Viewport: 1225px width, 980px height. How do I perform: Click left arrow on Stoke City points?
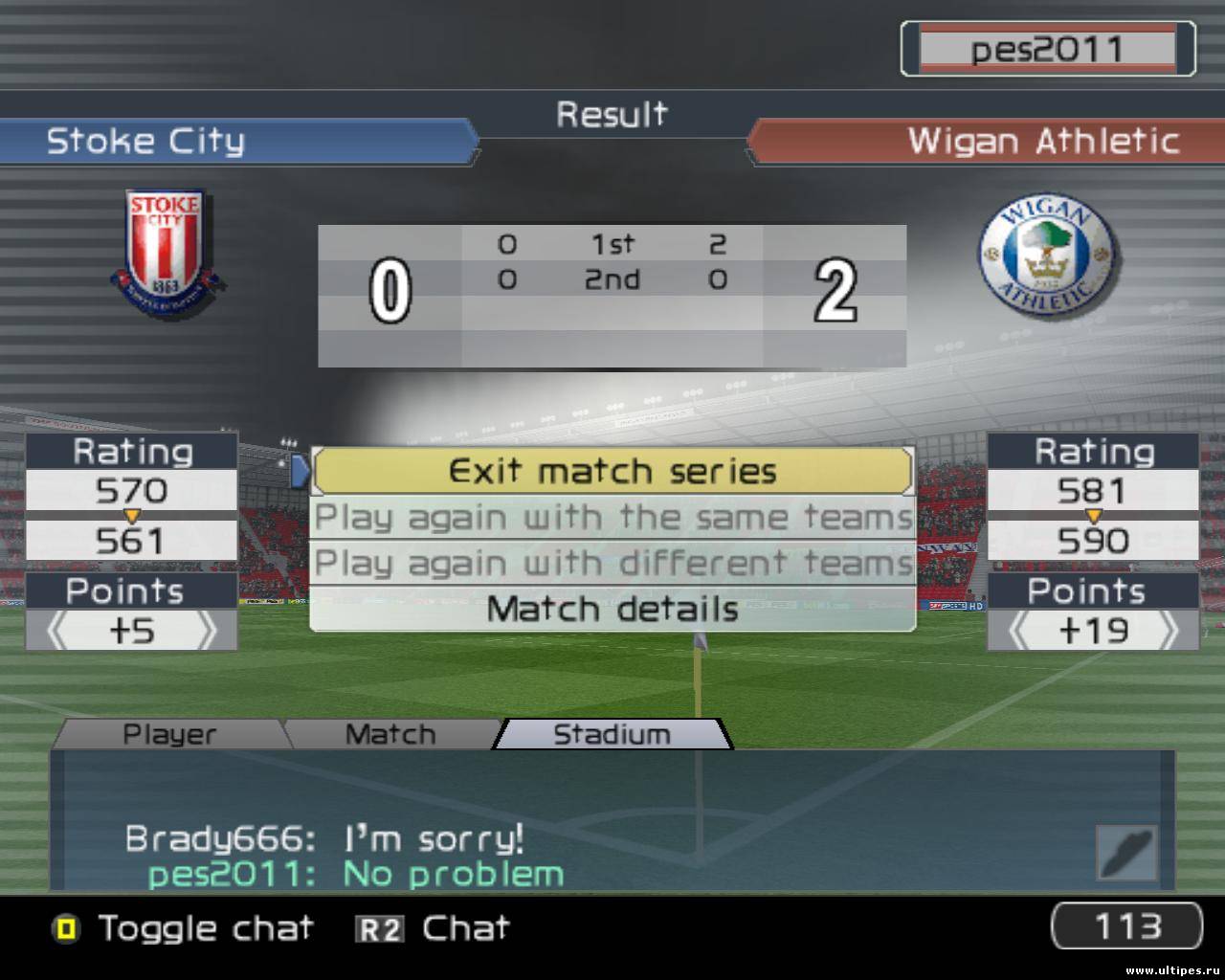coord(57,632)
